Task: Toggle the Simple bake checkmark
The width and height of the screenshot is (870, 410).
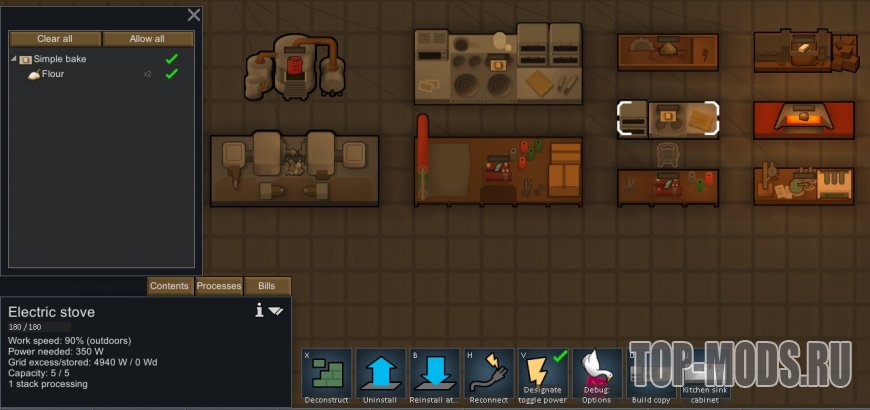Action: tap(171, 59)
